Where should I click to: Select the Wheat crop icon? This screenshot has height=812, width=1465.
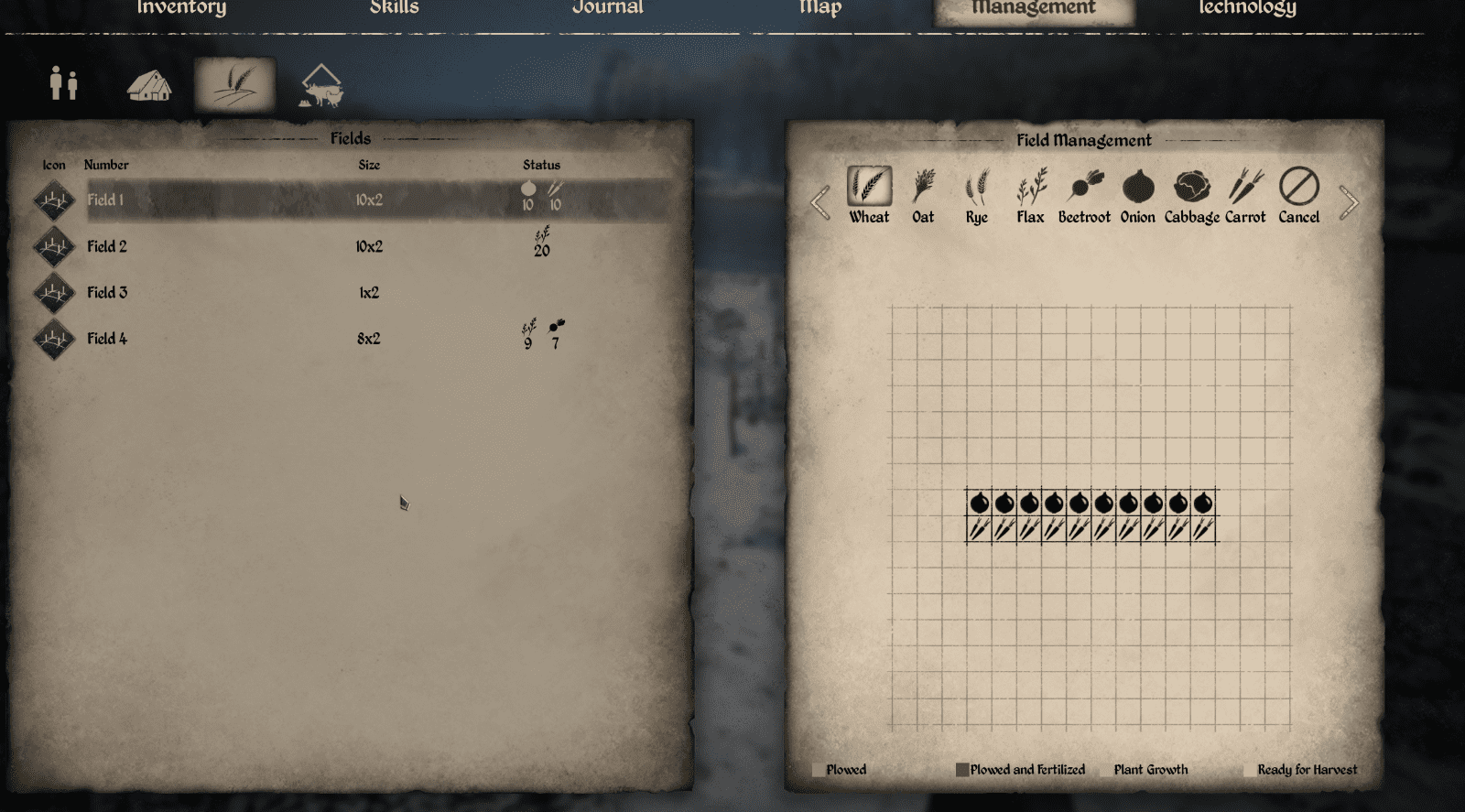pos(868,190)
